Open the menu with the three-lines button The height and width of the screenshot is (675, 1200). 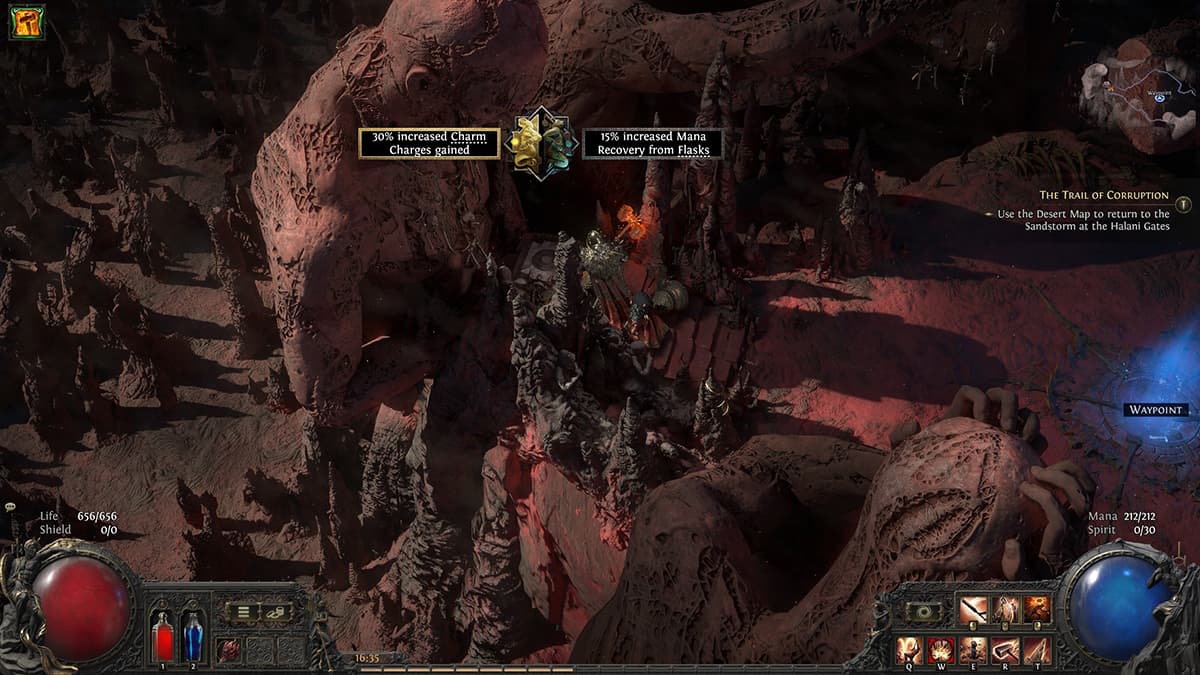tap(241, 611)
